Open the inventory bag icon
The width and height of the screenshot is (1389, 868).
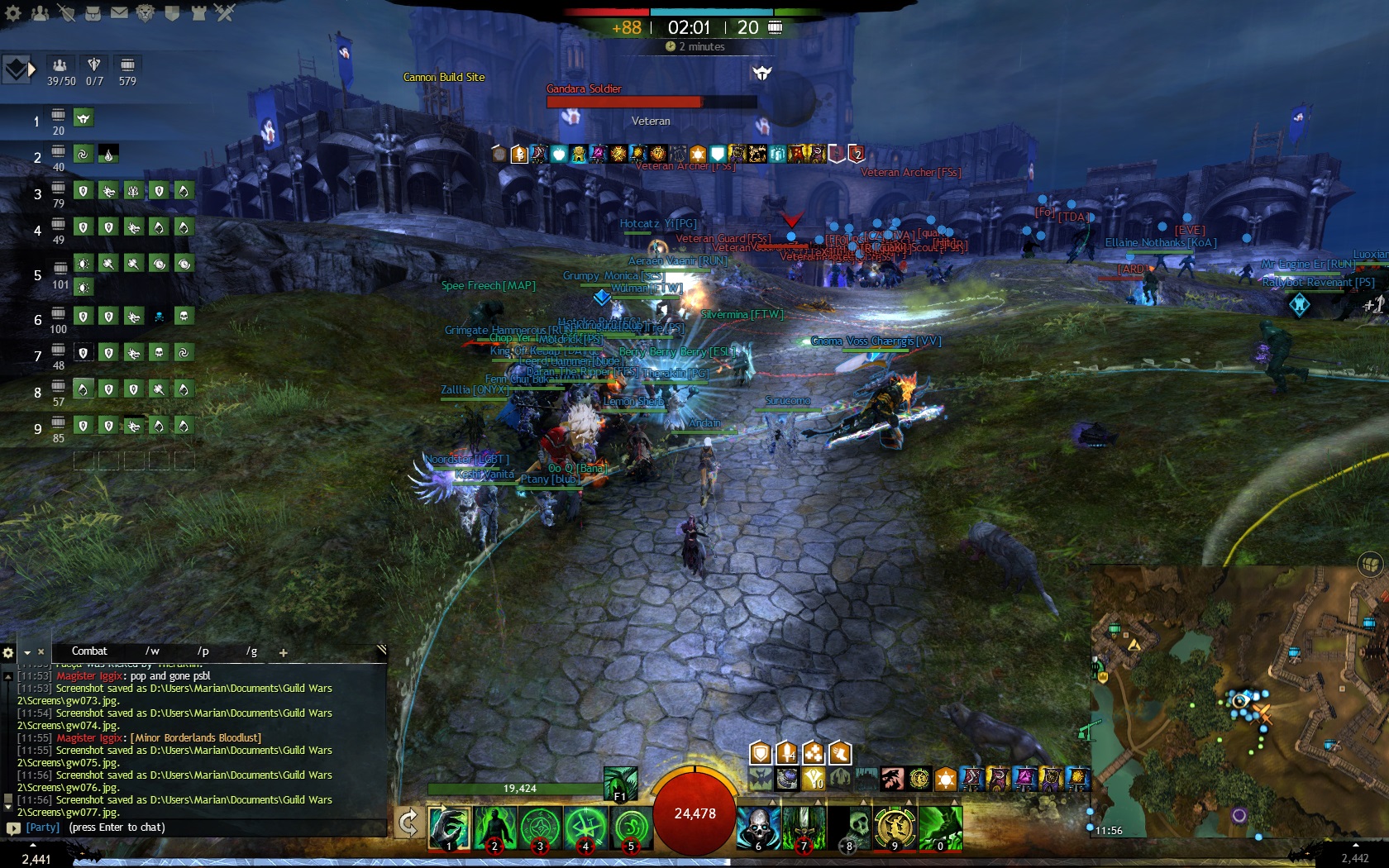[92, 12]
